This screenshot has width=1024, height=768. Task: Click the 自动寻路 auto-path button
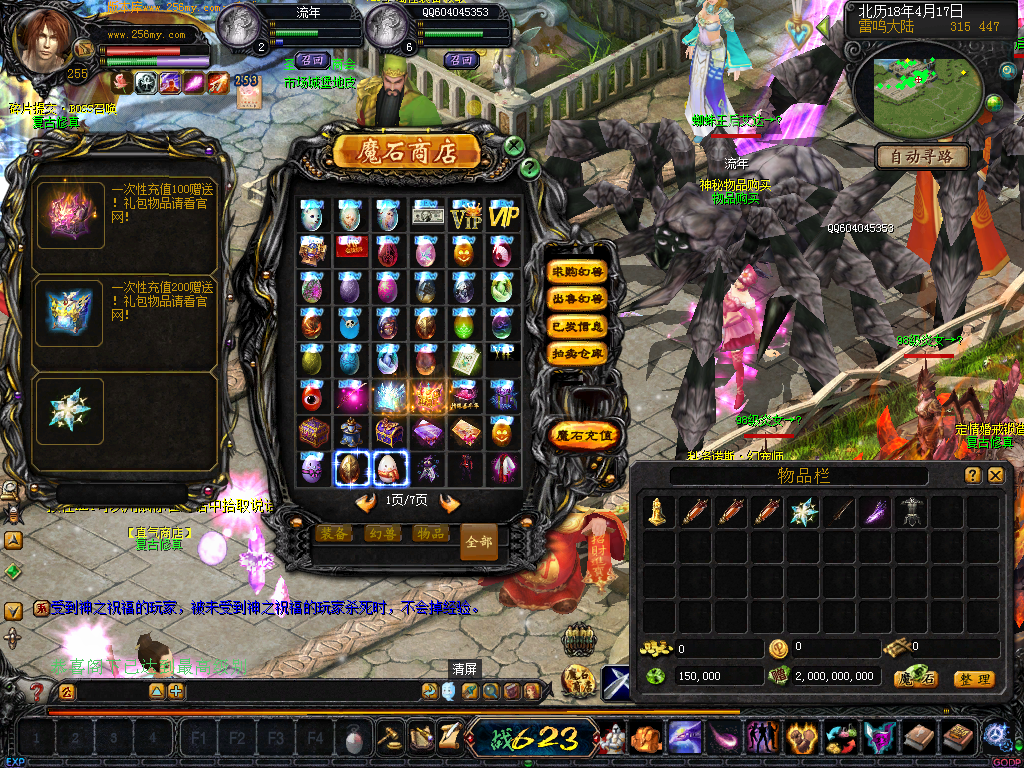pyautogui.click(x=921, y=156)
